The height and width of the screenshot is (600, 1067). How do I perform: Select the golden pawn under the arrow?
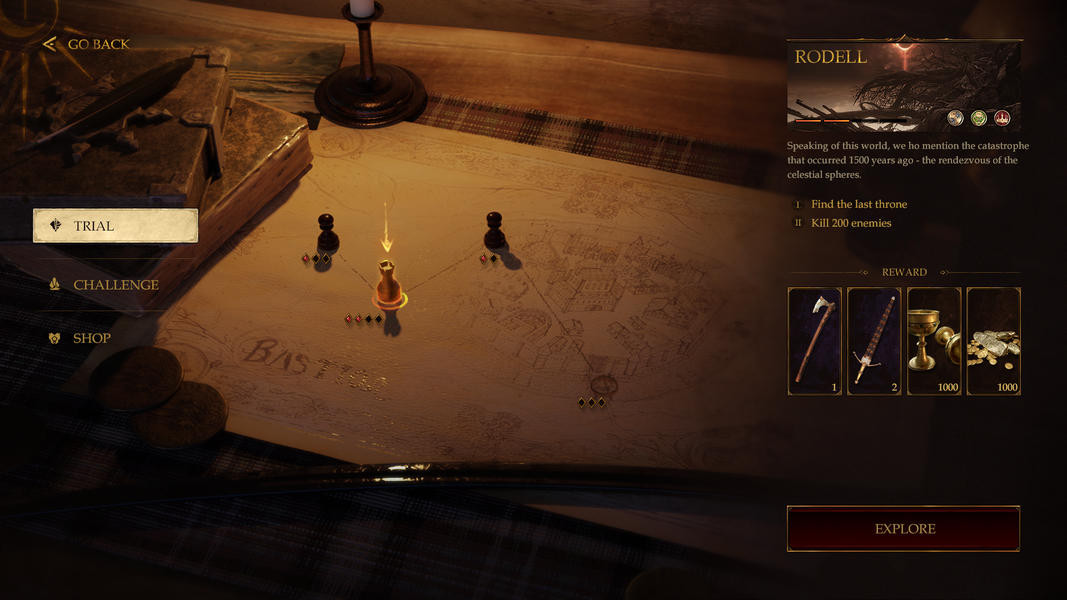pyautogui.click(x=388, y=284)
